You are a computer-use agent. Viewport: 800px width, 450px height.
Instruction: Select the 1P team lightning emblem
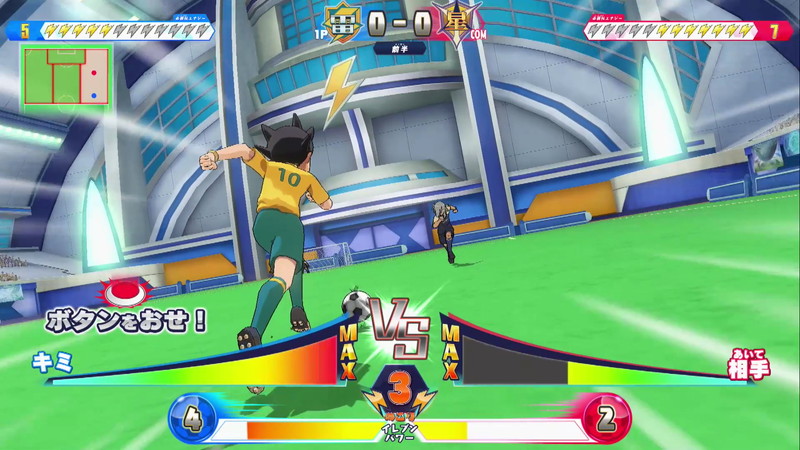pyautogui.click(x=341, y=21)
